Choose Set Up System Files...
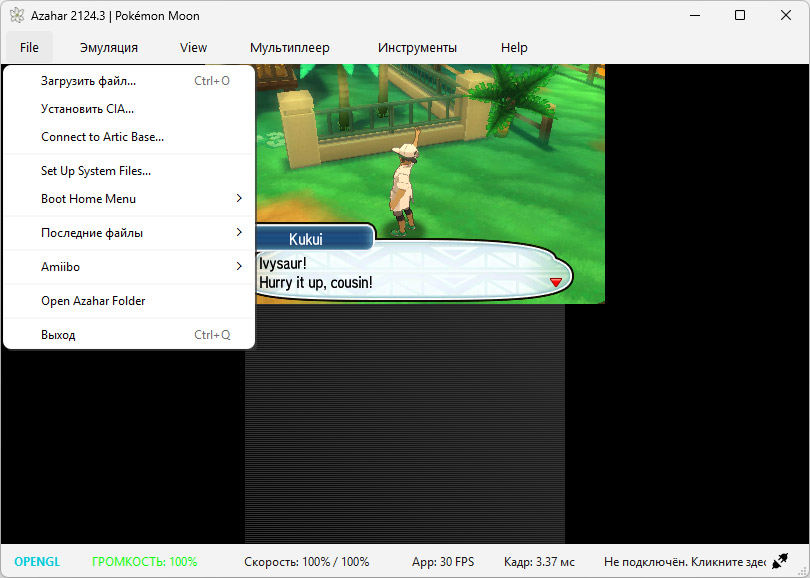 tap(96, 171)
